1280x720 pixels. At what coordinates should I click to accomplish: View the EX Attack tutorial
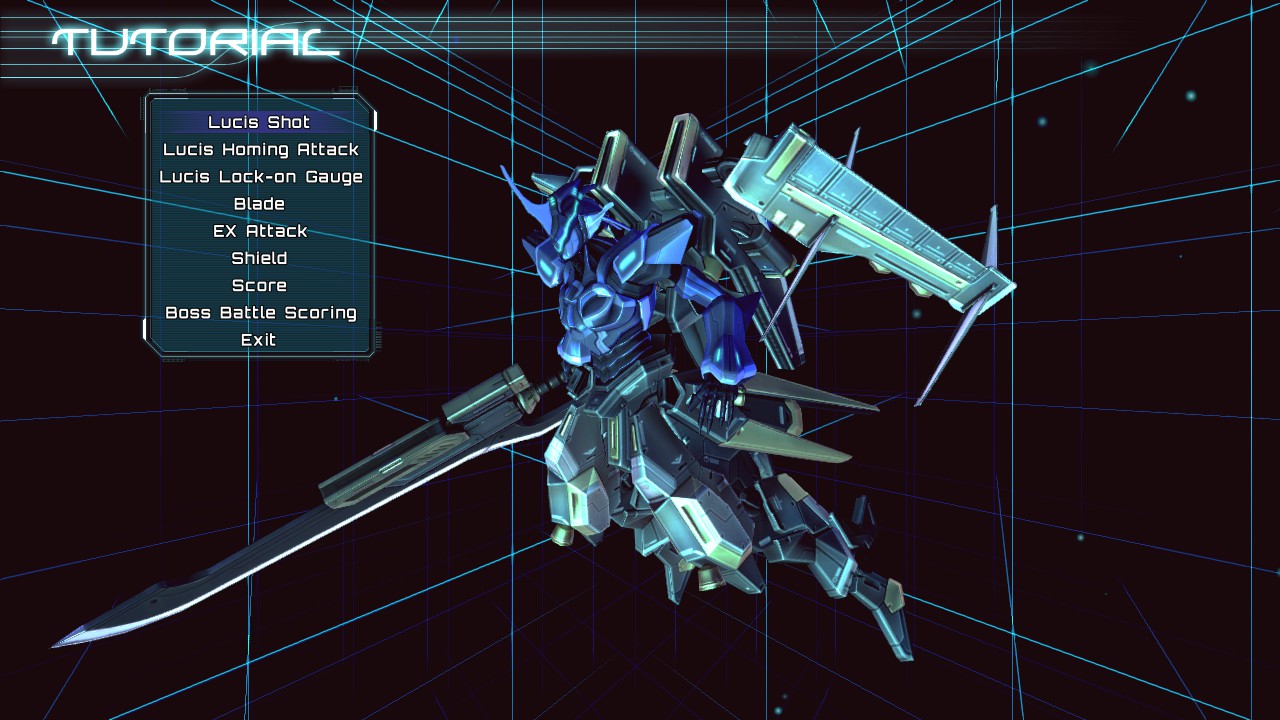pos(260,230)
